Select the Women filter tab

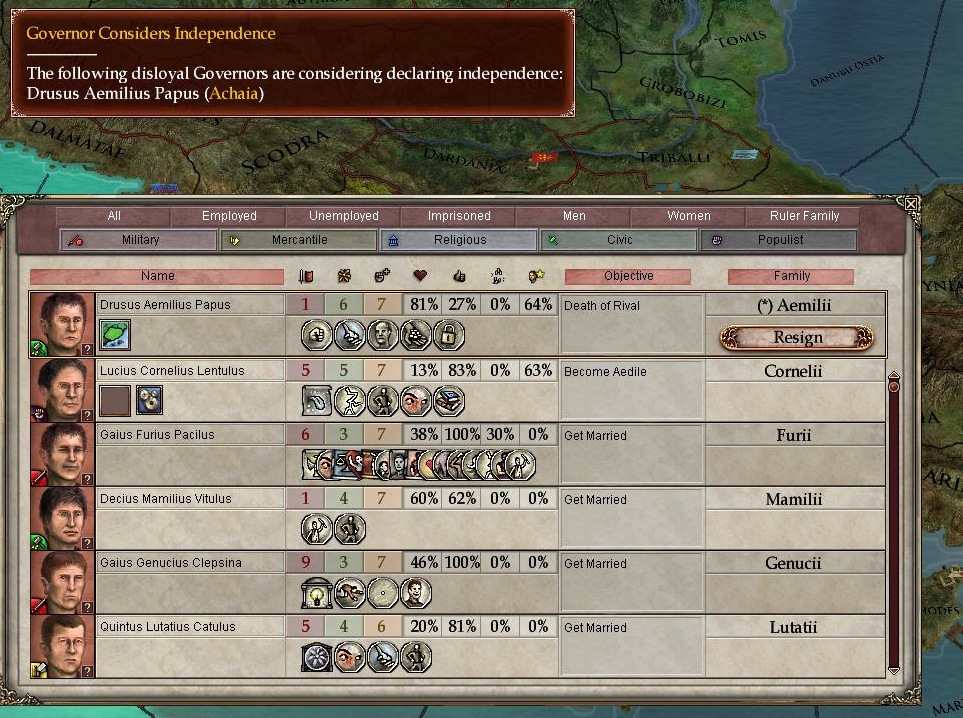689,216
